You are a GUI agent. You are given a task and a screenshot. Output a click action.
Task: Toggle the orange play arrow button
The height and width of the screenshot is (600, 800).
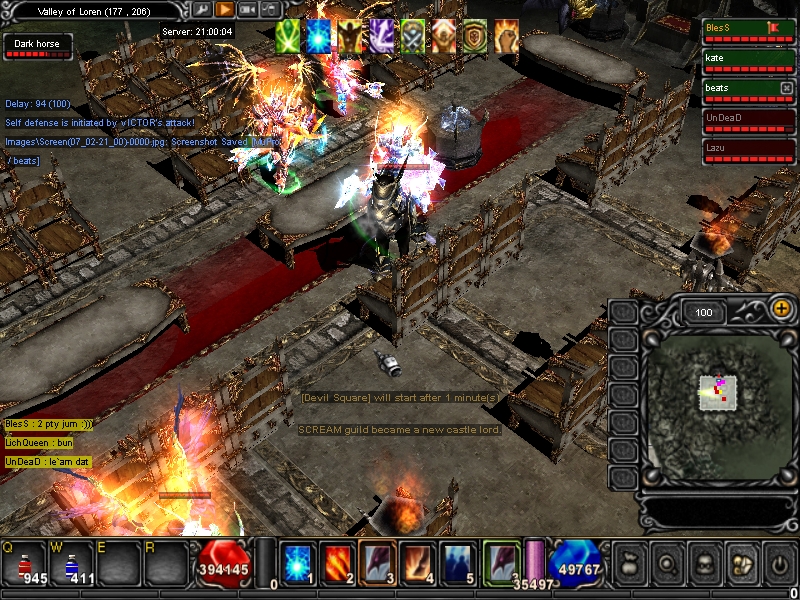[x=224, y=9]
